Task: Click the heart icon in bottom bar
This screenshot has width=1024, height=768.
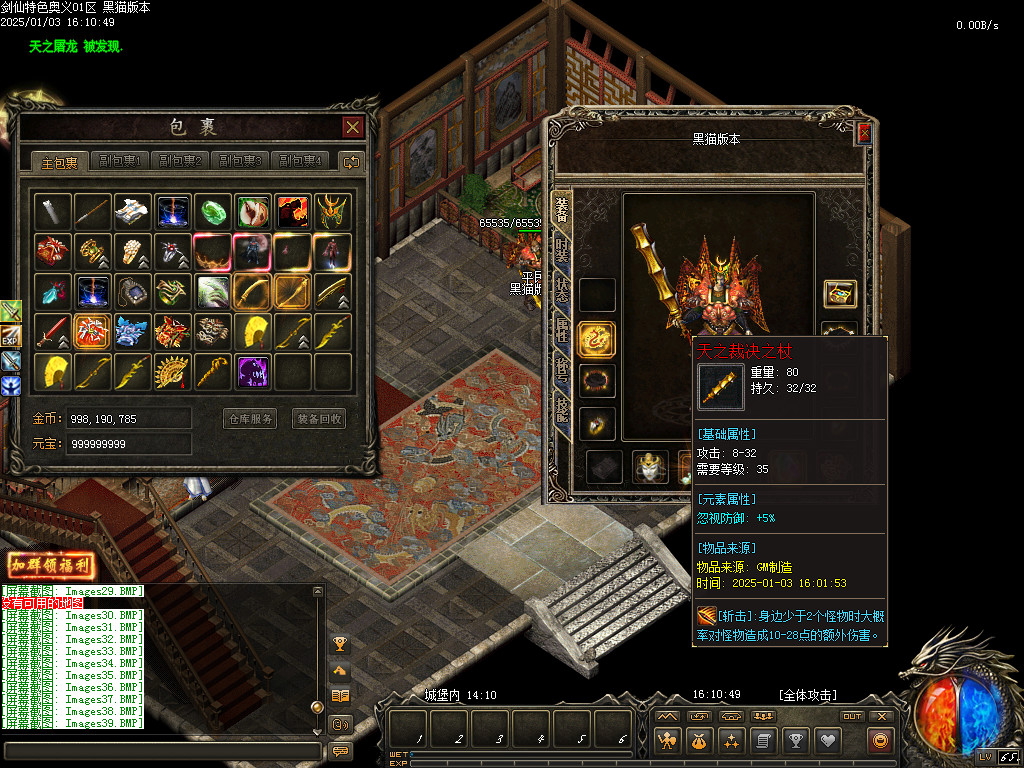Action: coord(827,740)
